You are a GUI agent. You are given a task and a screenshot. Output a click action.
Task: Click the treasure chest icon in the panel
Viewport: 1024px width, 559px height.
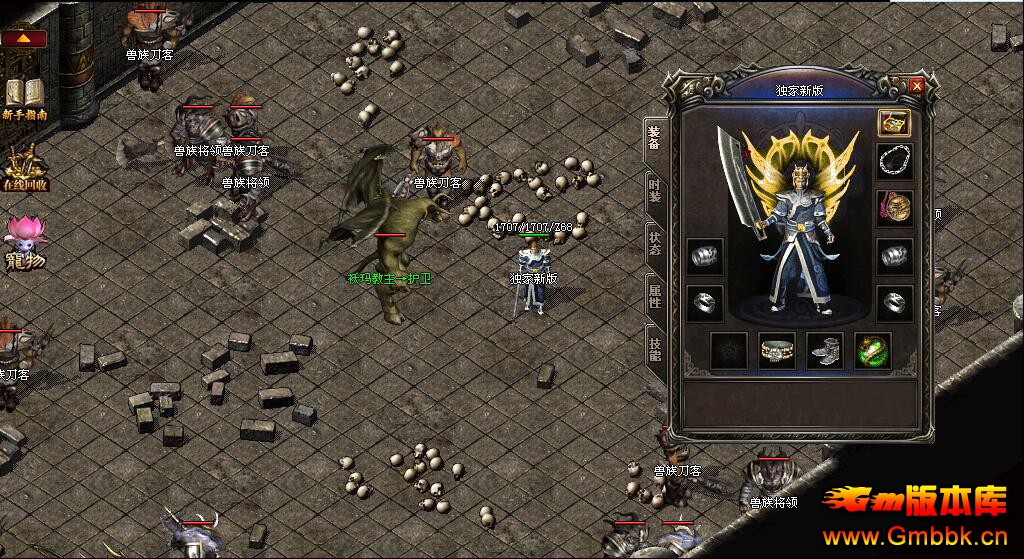point(893,123)
